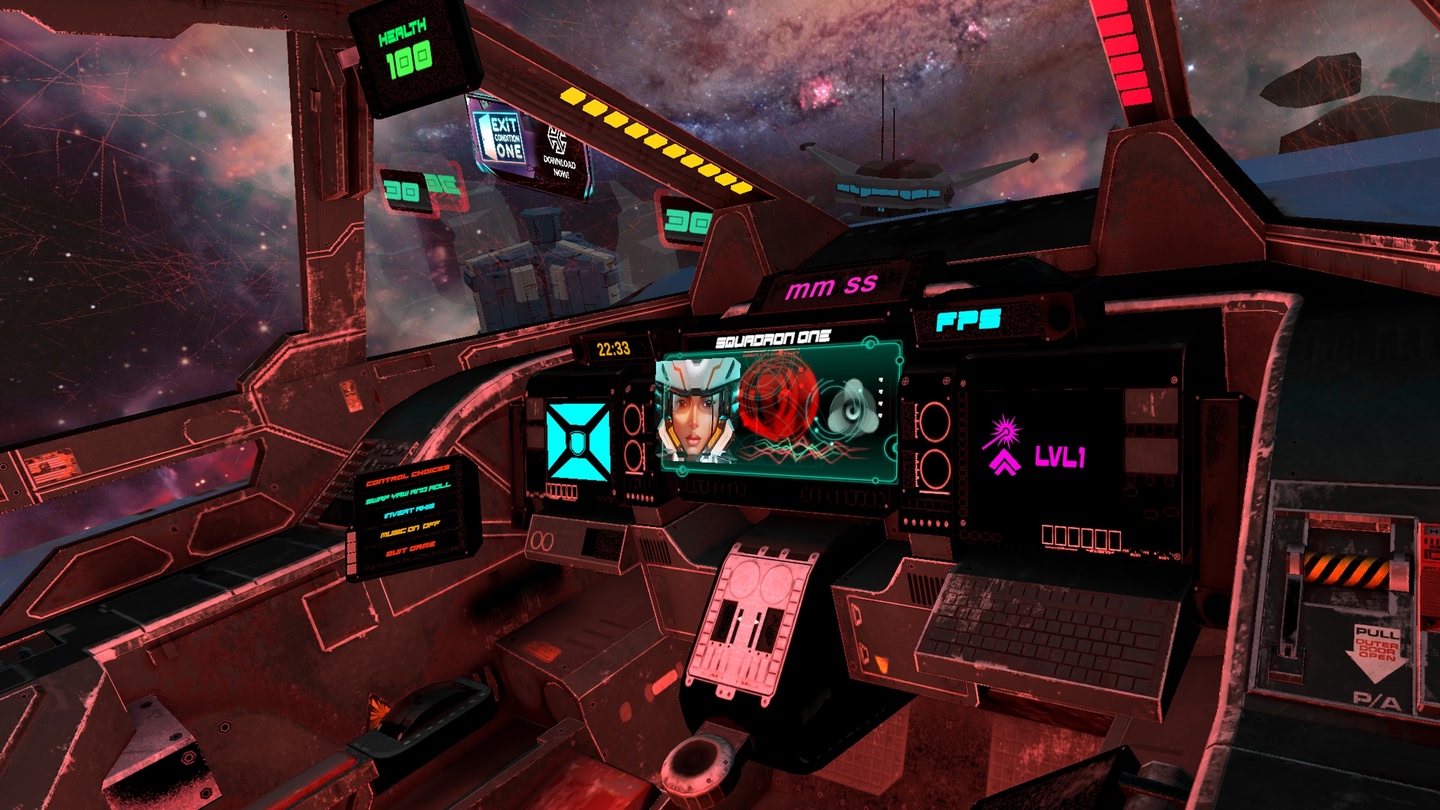Toggle Music On Off in the options panel
This screenshot has height=810, width=1440.
410,528
